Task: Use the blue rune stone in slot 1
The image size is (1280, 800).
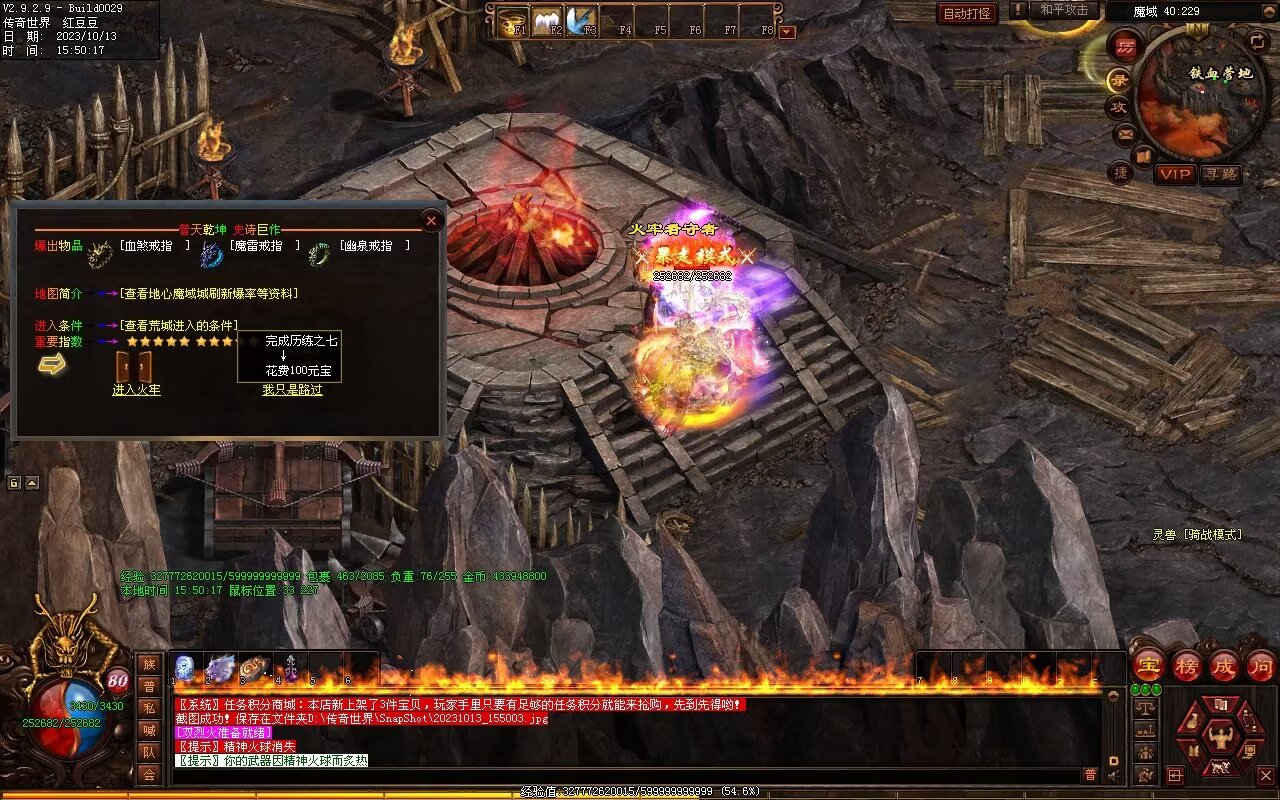Action: (x=185, y=668)
